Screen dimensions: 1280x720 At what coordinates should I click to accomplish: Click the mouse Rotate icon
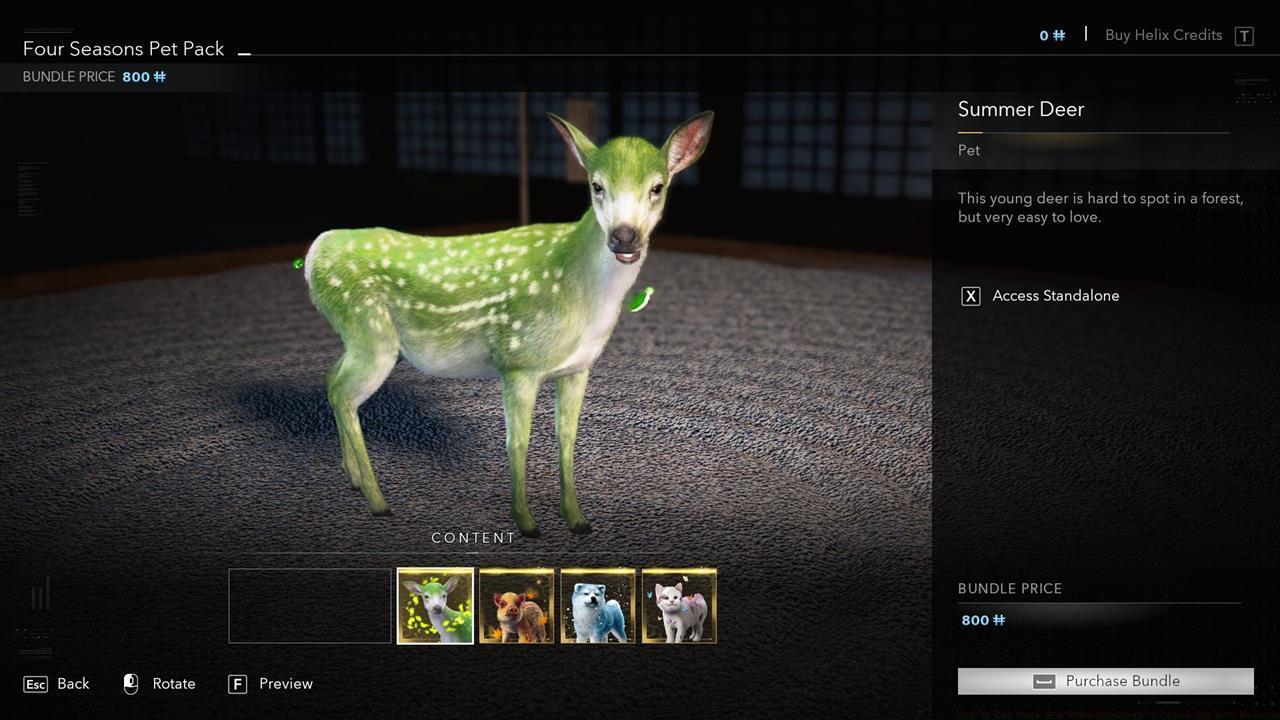coord(130,683)
